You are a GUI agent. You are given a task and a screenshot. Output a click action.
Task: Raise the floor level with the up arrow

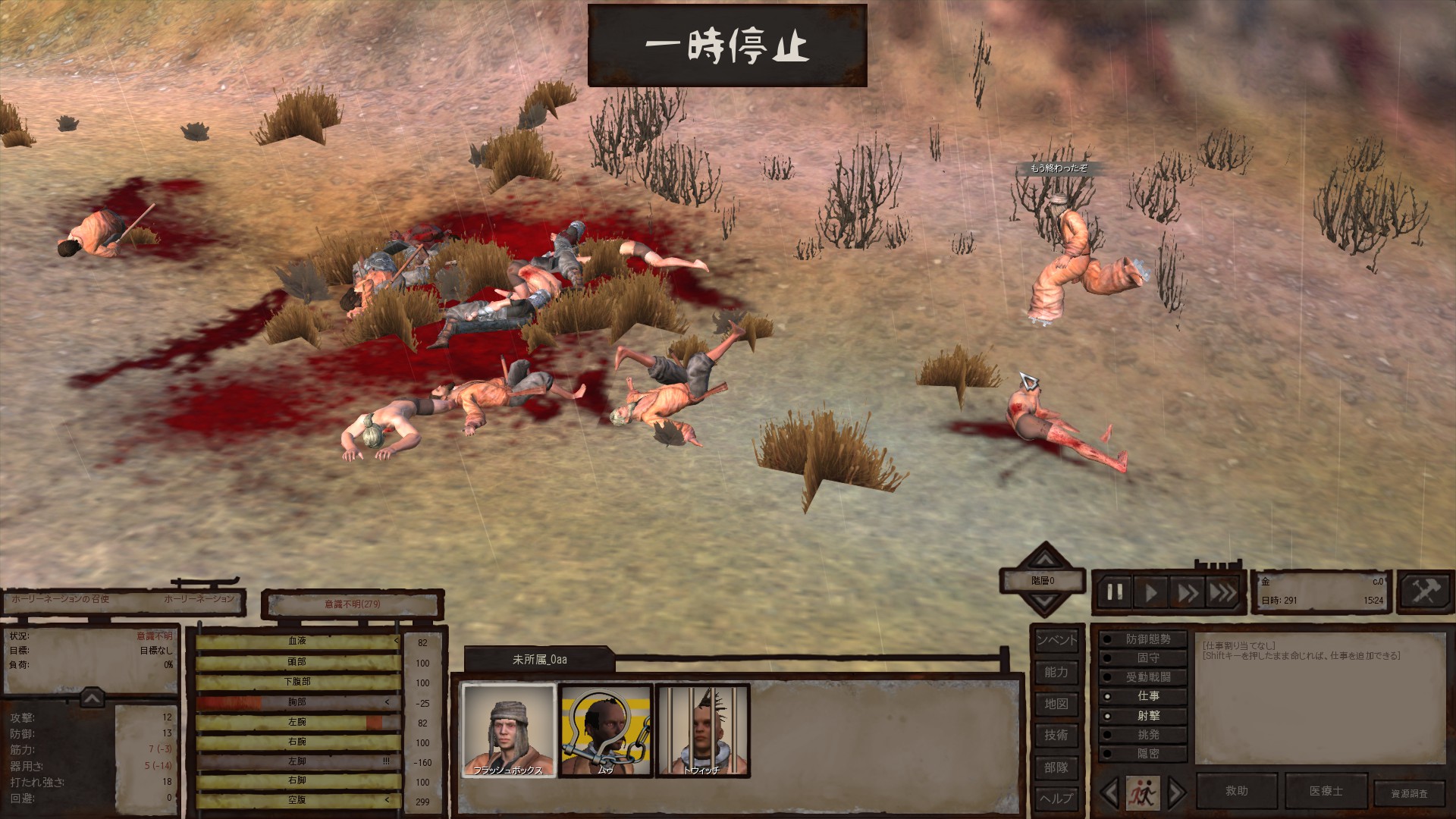[x=1045, y=560]
